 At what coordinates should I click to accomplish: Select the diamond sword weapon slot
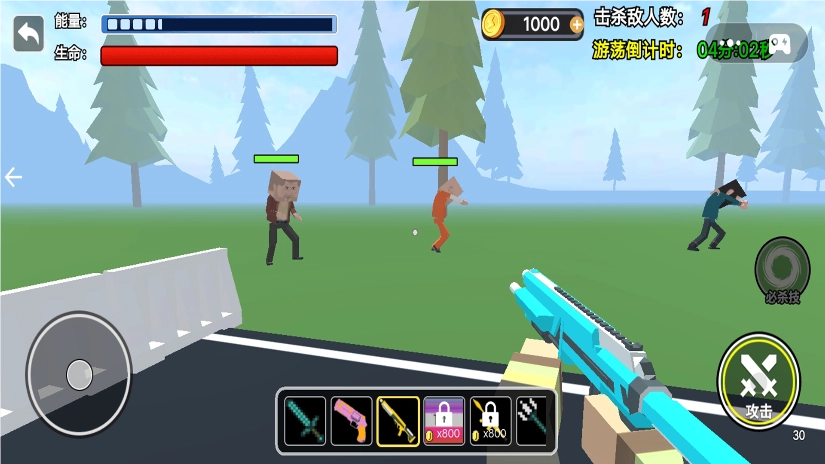pyautogui.click(x=305, y=421)
